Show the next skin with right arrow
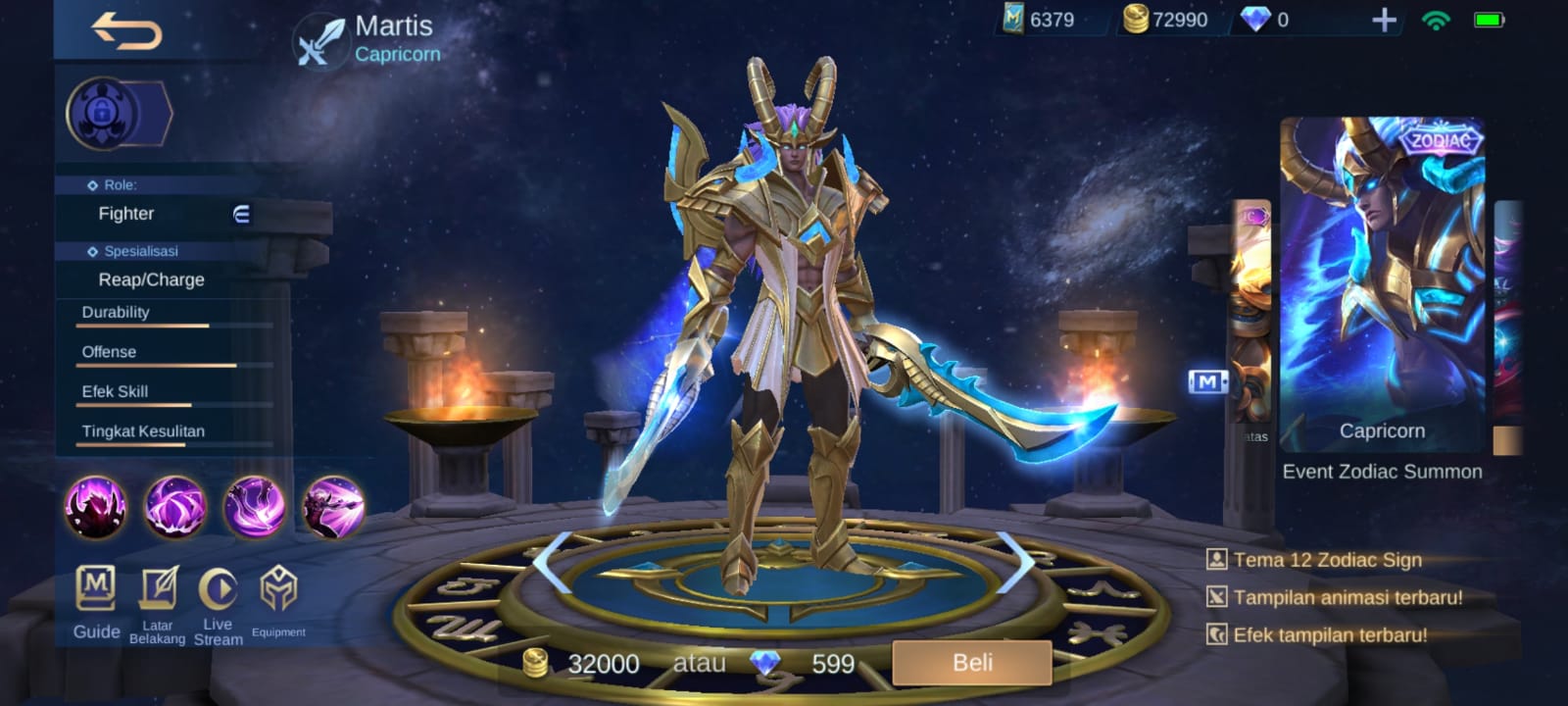This screenshot has width=1568, height=706. point(1014,561)
